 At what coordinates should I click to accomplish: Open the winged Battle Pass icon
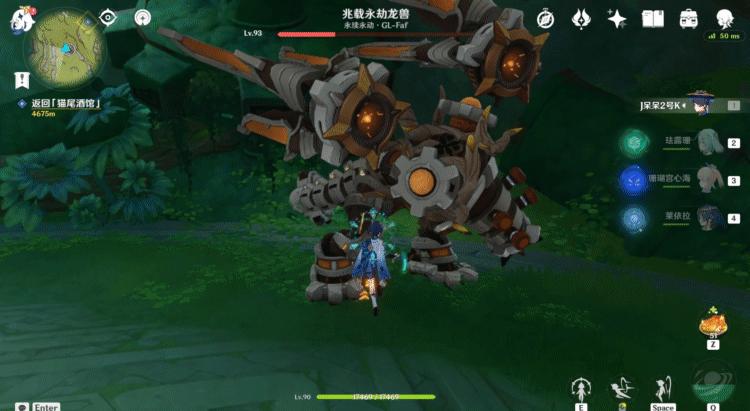coord(582,19)
